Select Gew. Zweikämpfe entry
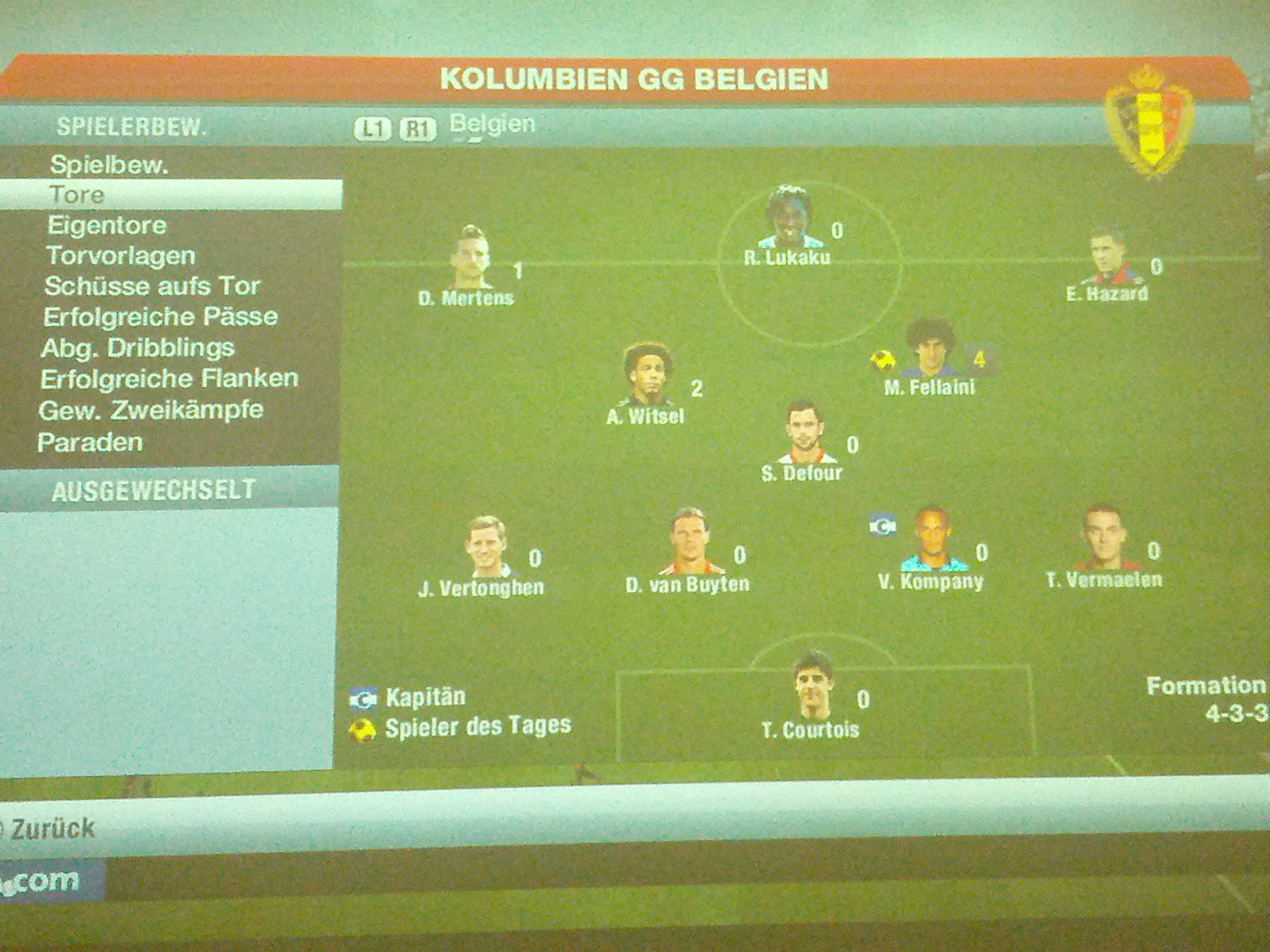The width and height of the screenshot is (1270, 952). (151, 411)
